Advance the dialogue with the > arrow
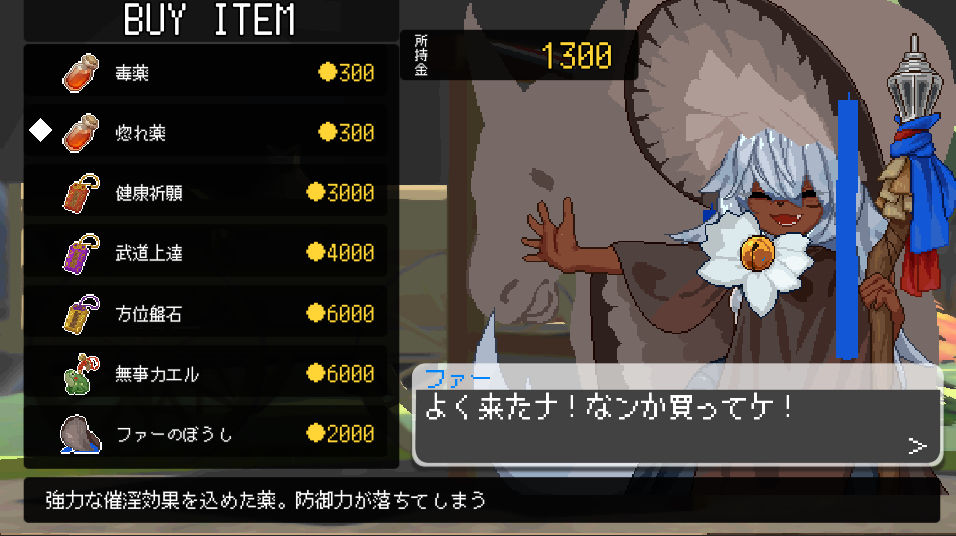The width and height of the screenshot is (956, 536). coord(917,446)
